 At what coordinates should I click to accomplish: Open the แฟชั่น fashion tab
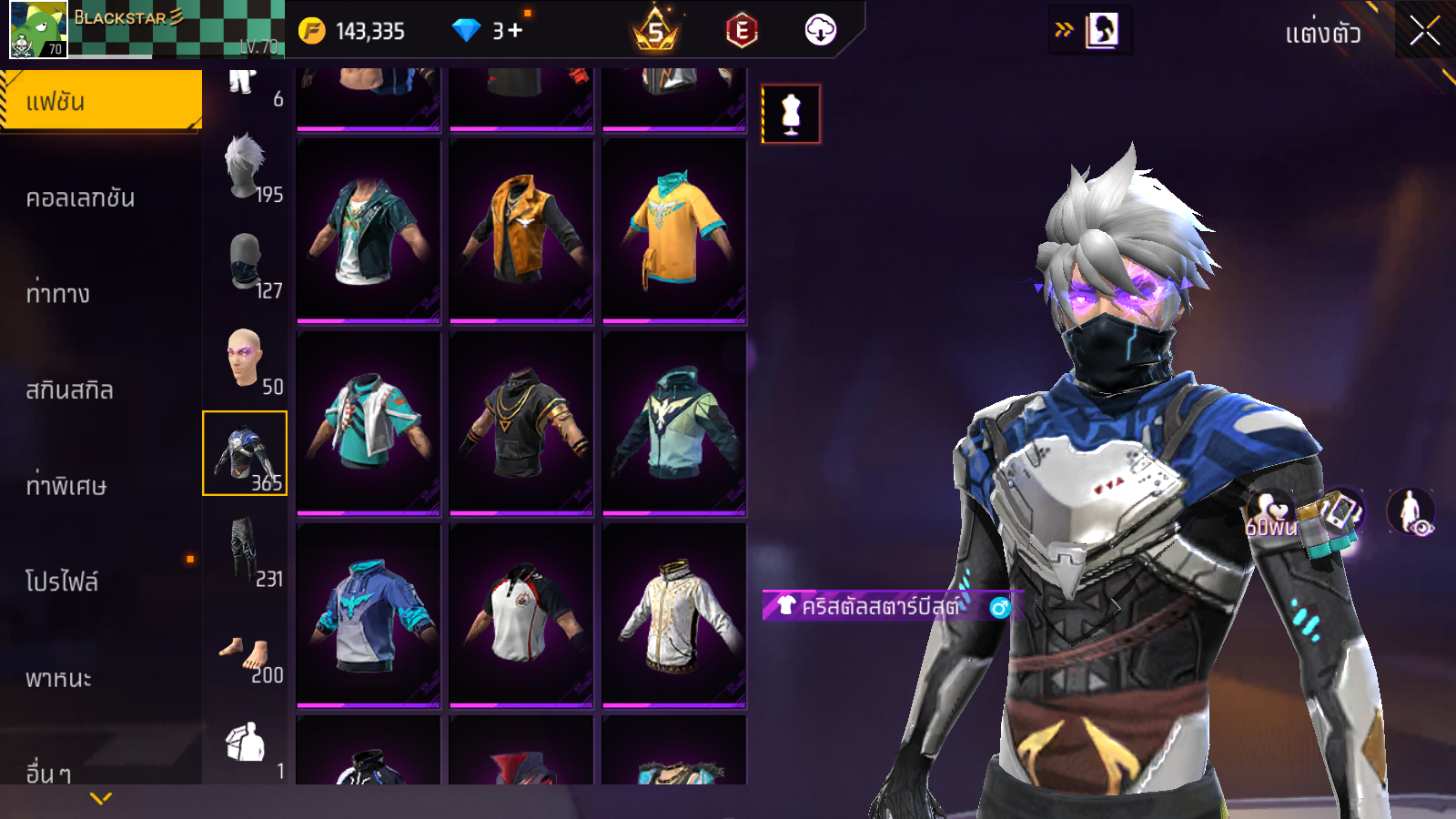pos(100,101)
